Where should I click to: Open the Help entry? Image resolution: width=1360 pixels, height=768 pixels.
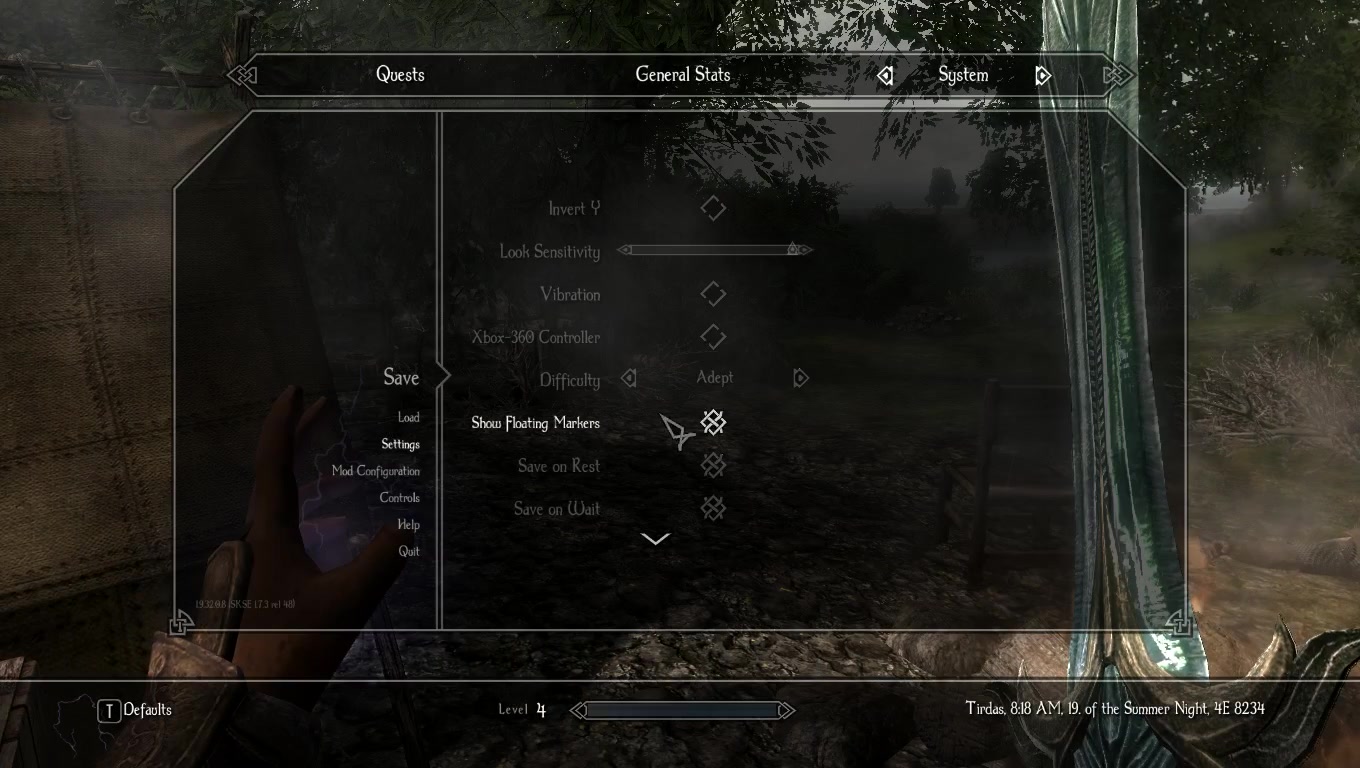(x=408, y=525)
